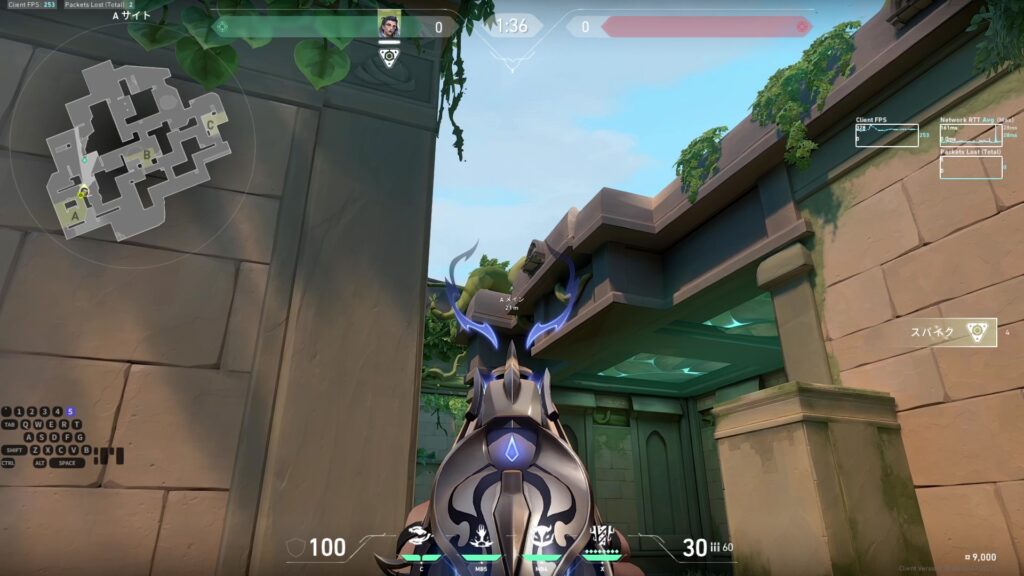The width and height of the screenshot is (1024, 576).
Task: Click the spike carrier icon below portrait
Action: [x=389, y=56]
